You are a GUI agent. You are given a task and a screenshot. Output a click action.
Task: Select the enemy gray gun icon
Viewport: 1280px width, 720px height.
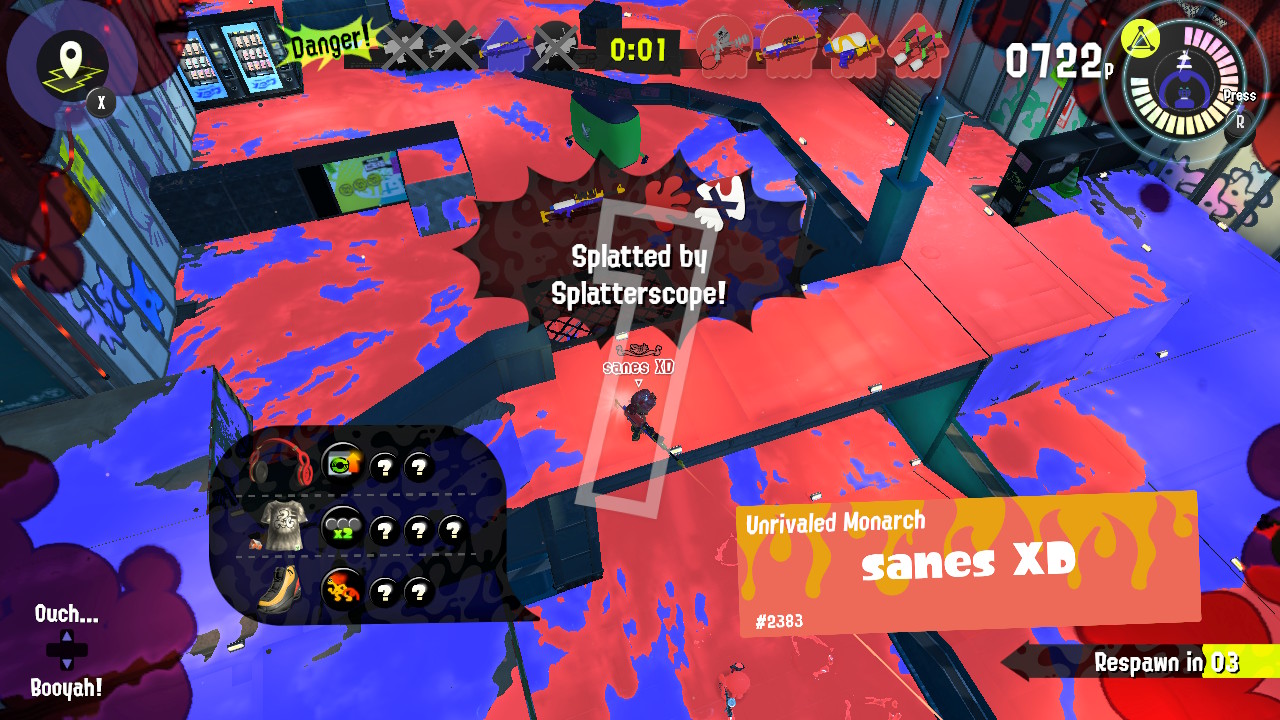click(722, 45)
